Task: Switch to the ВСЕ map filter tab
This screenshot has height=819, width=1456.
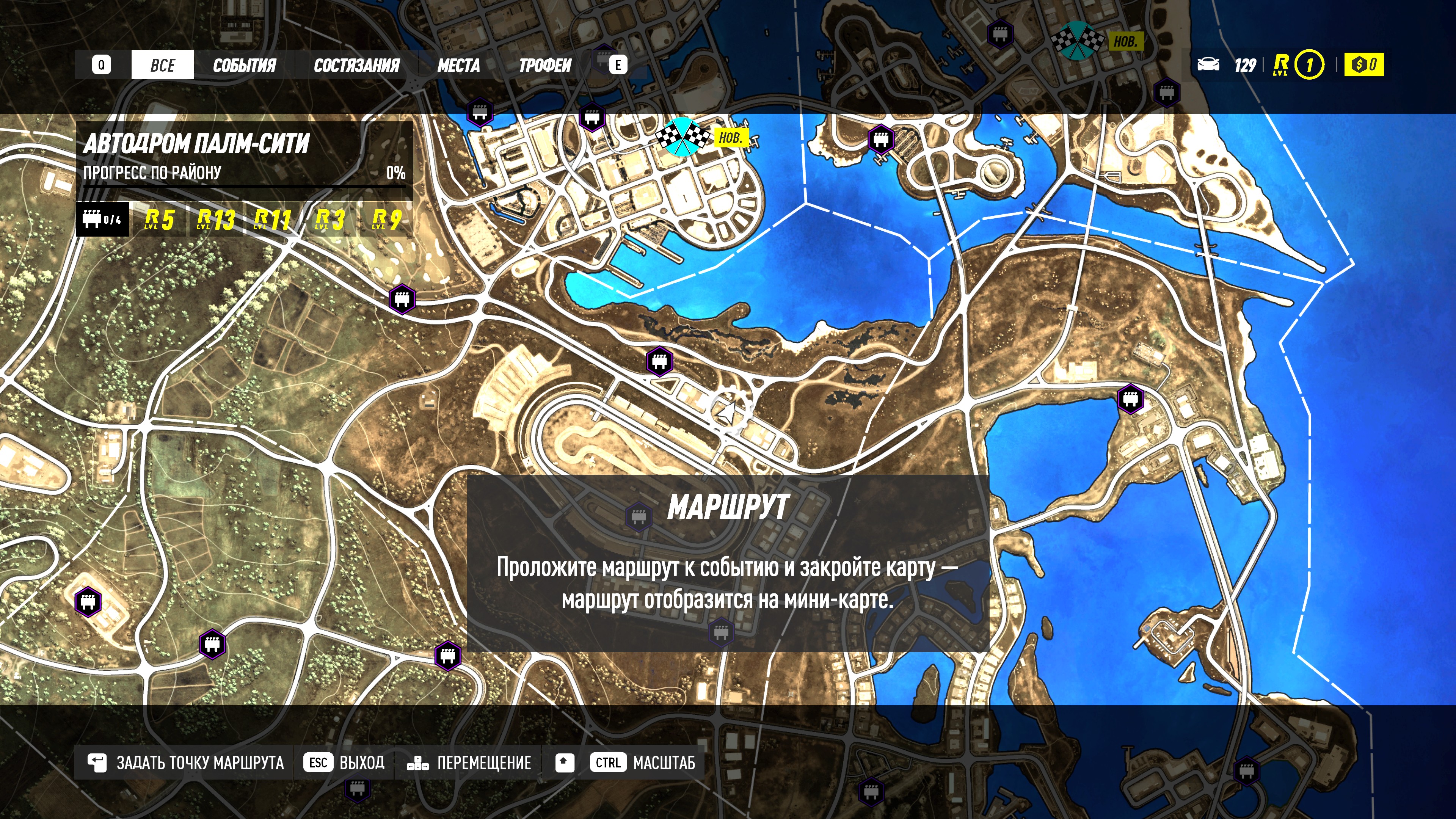Action: [x=163, y=65]
